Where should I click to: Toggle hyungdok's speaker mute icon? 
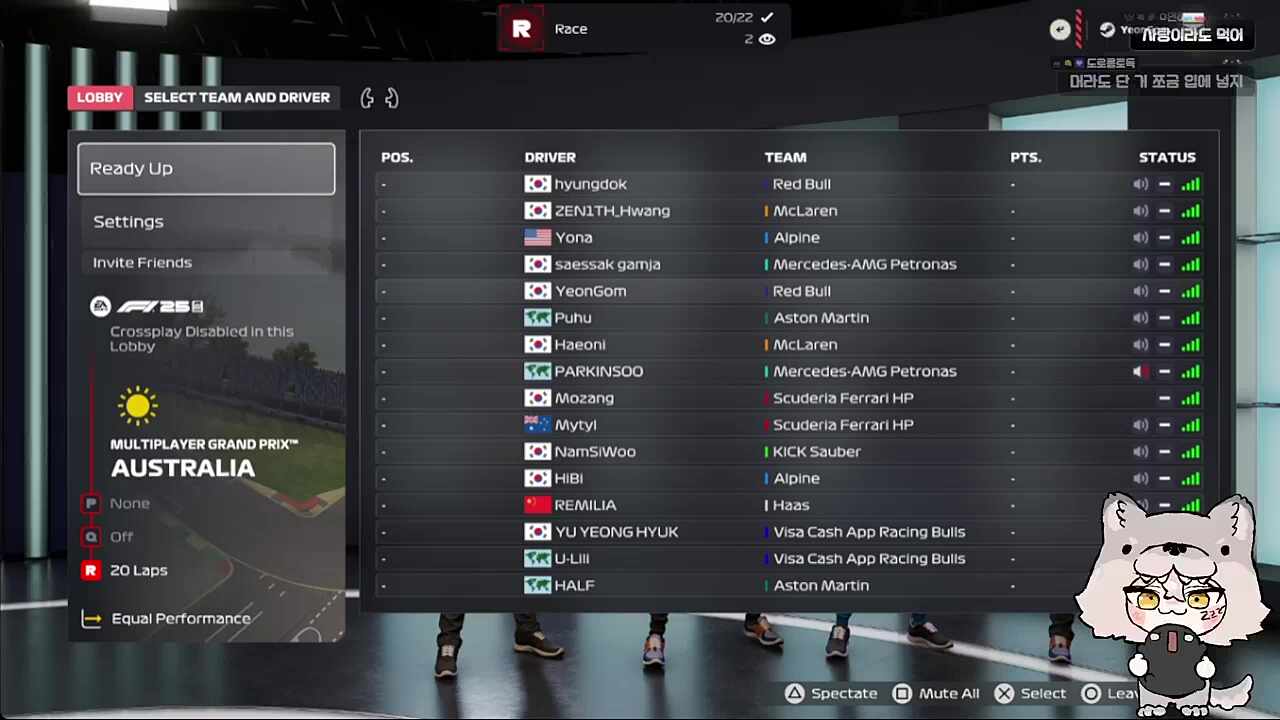click(x=1140, y=184)
